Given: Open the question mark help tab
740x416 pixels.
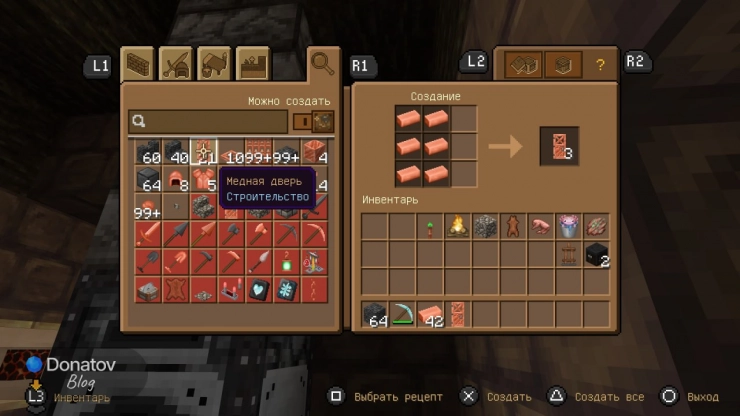Looking at the screenshot, I should (600, 65).
